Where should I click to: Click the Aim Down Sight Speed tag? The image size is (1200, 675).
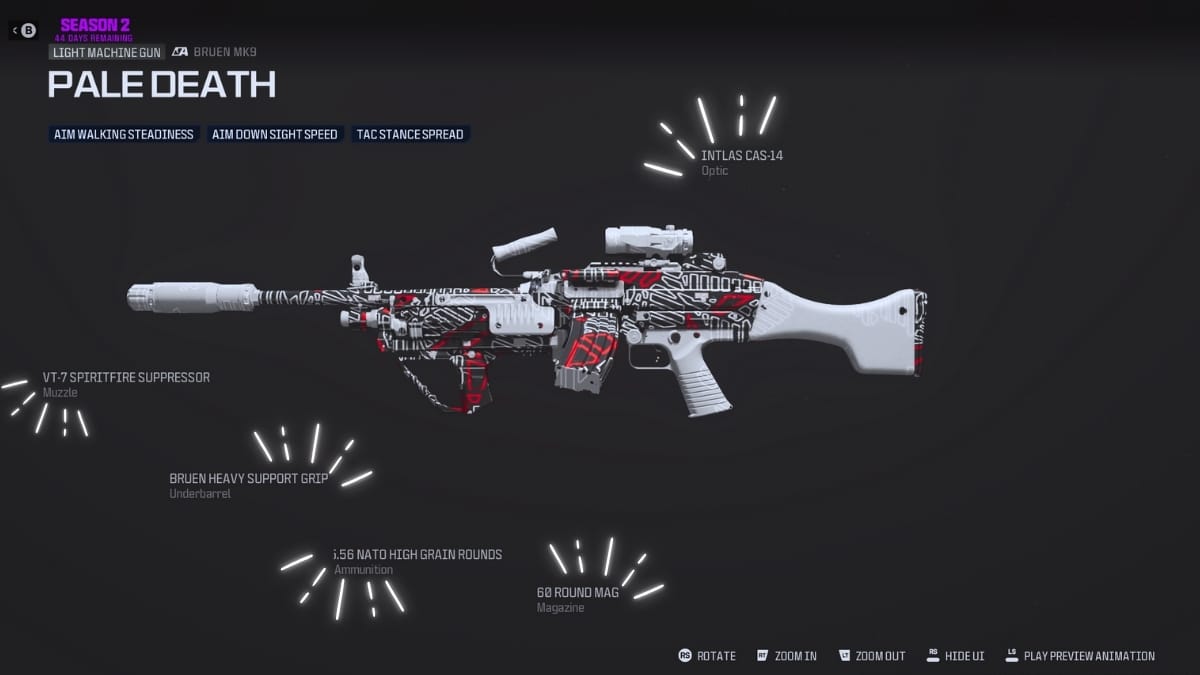click(275, 134)
